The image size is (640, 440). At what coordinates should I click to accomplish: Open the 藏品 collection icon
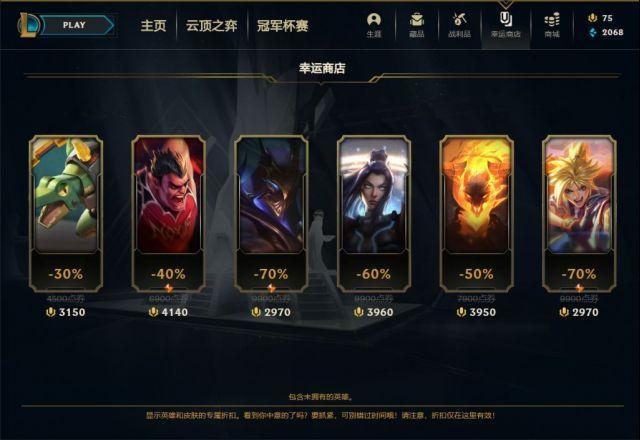point(416,24)
